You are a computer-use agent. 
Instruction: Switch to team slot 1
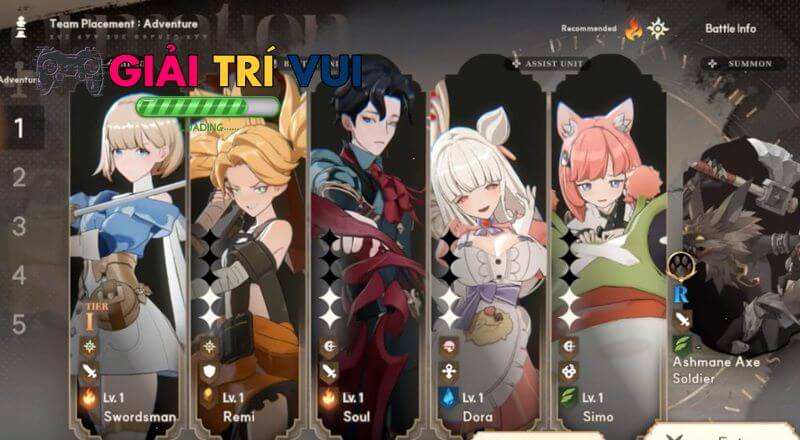(x=19, y=128)
